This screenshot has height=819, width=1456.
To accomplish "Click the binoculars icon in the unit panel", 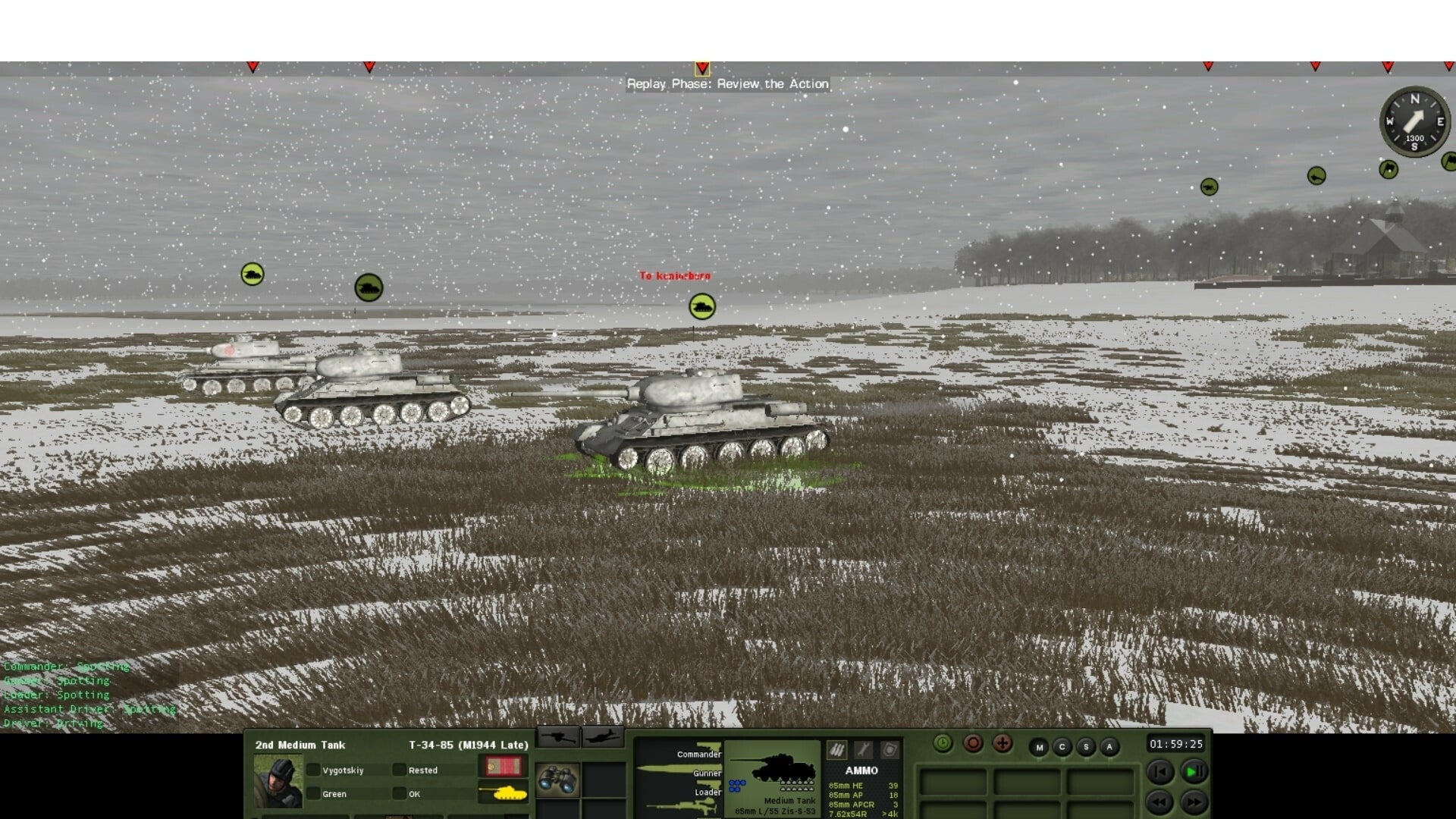I will pyautogui.click(x=557, y=778).
